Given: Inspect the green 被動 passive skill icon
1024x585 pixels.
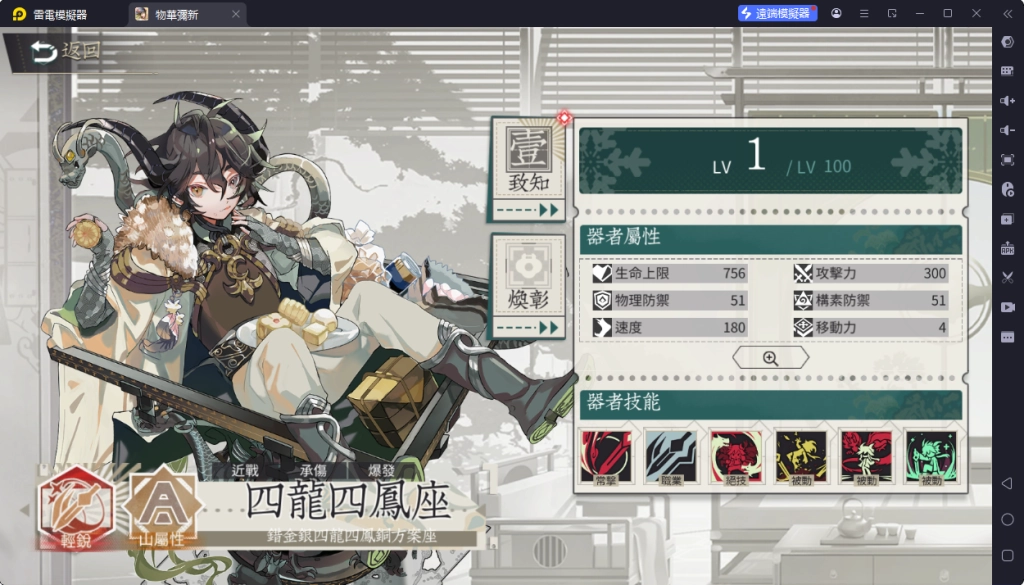Looking at the screenshot, I should point(931,459).
